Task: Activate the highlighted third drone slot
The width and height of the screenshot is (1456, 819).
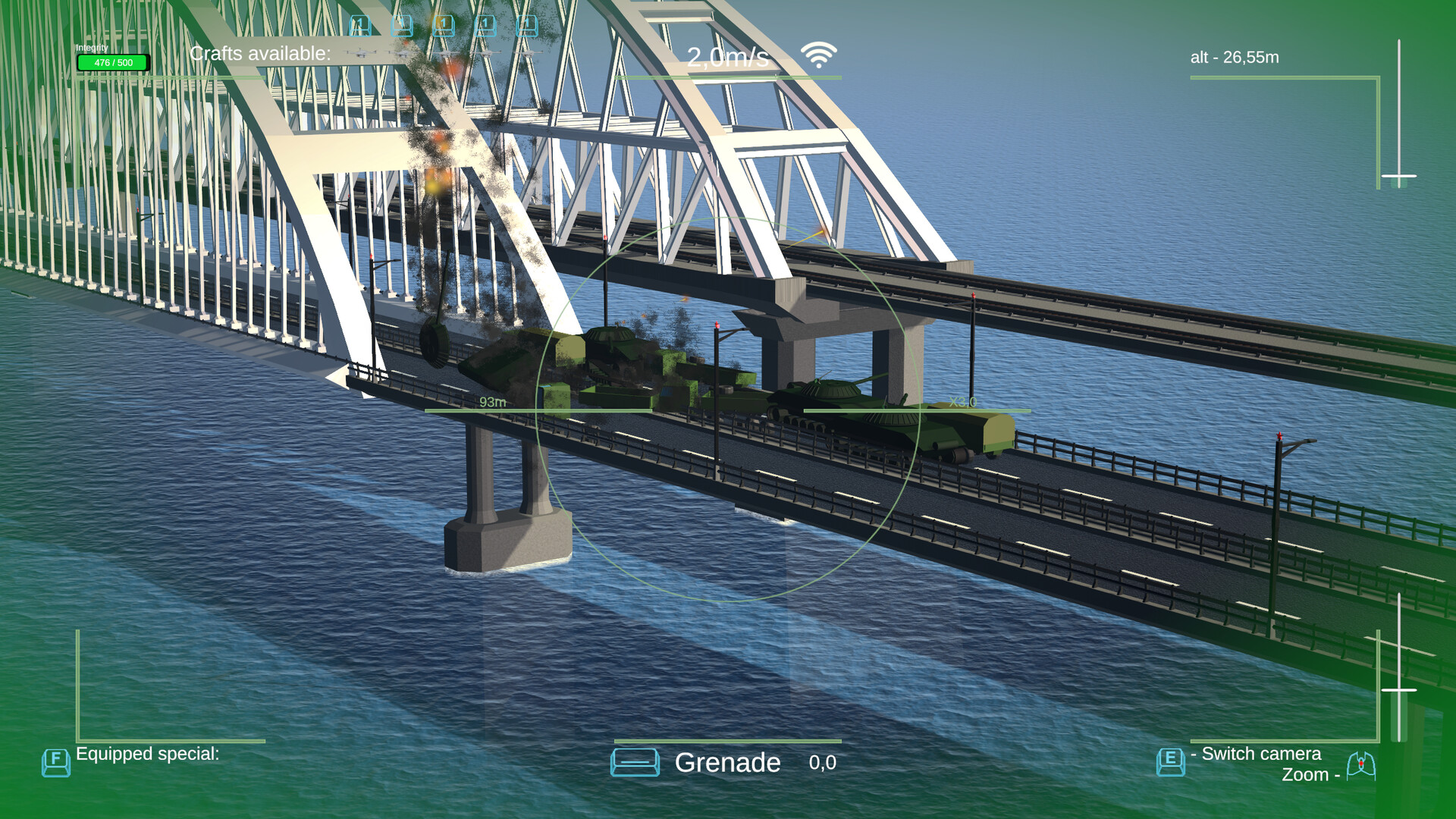Action: click(444, 25)
